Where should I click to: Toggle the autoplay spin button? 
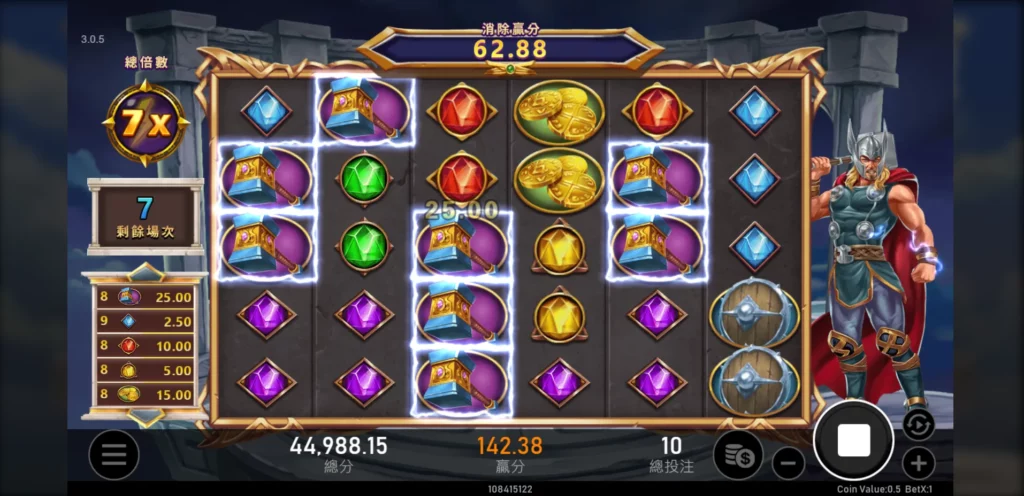click(x=917, y=424)
